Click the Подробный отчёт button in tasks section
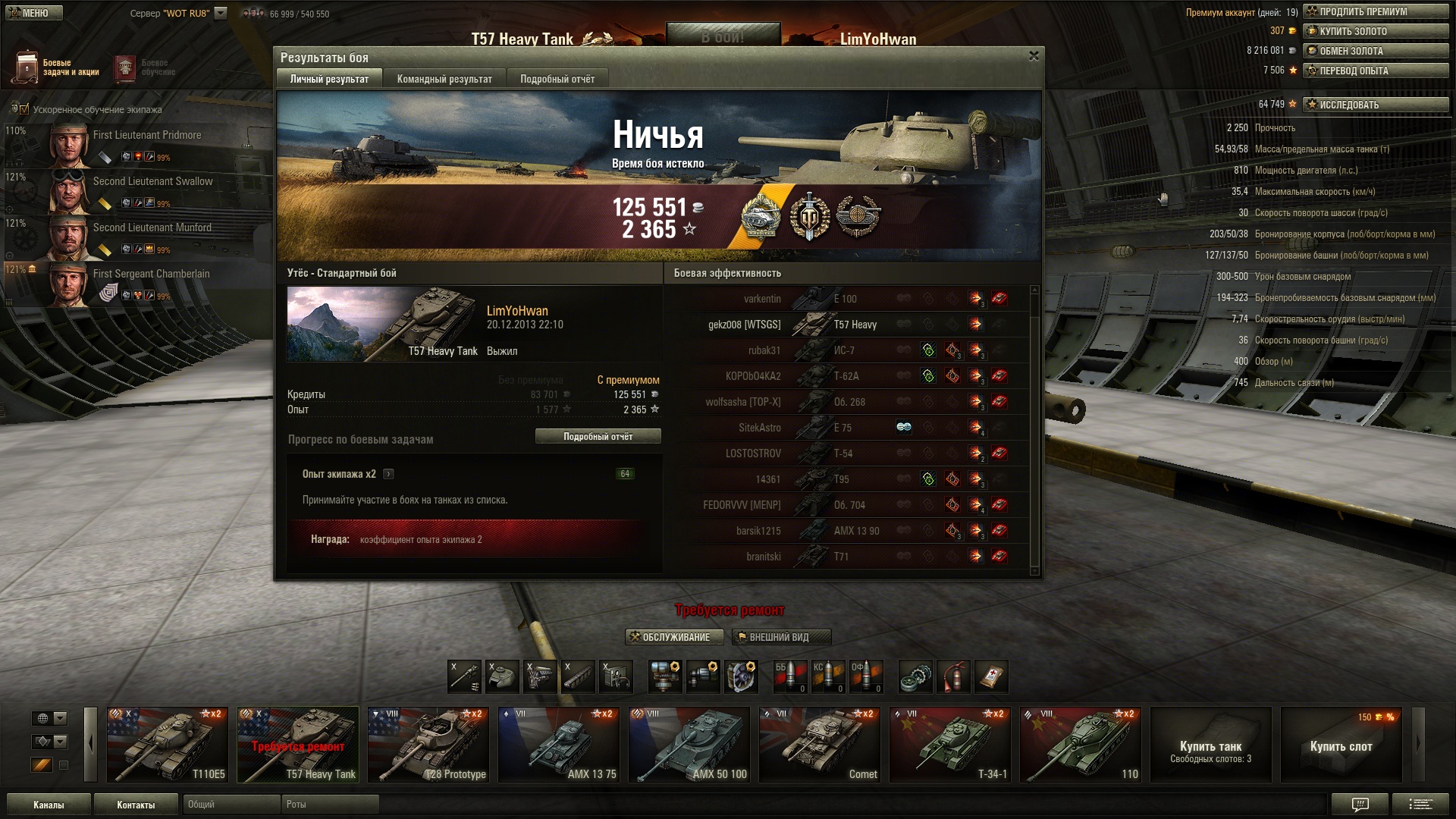Image resolution: width=1456 pixels, height=819 pixels. click(x=598, y=436)
